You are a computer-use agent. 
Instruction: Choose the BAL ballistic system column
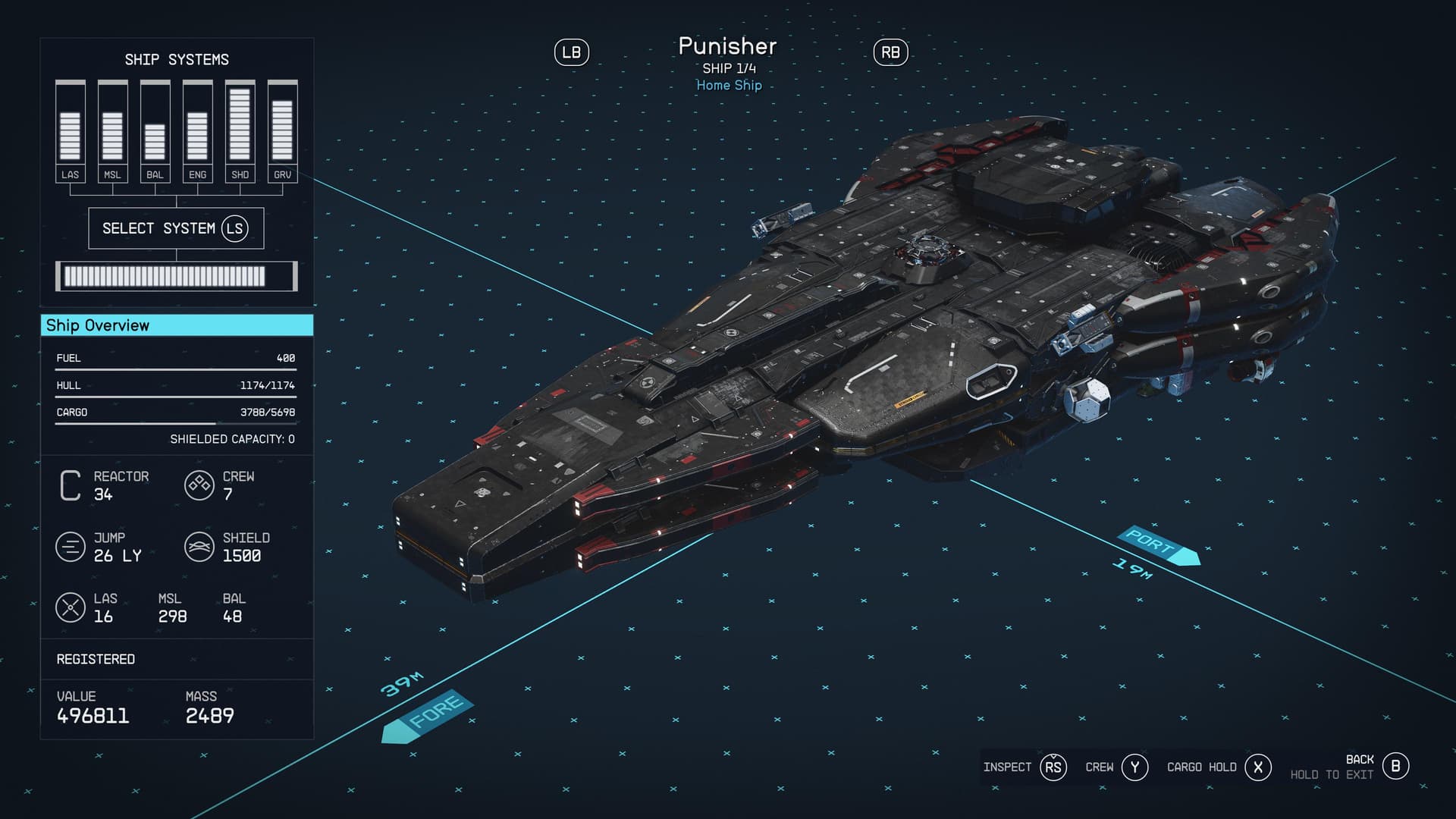pos(155,131)
